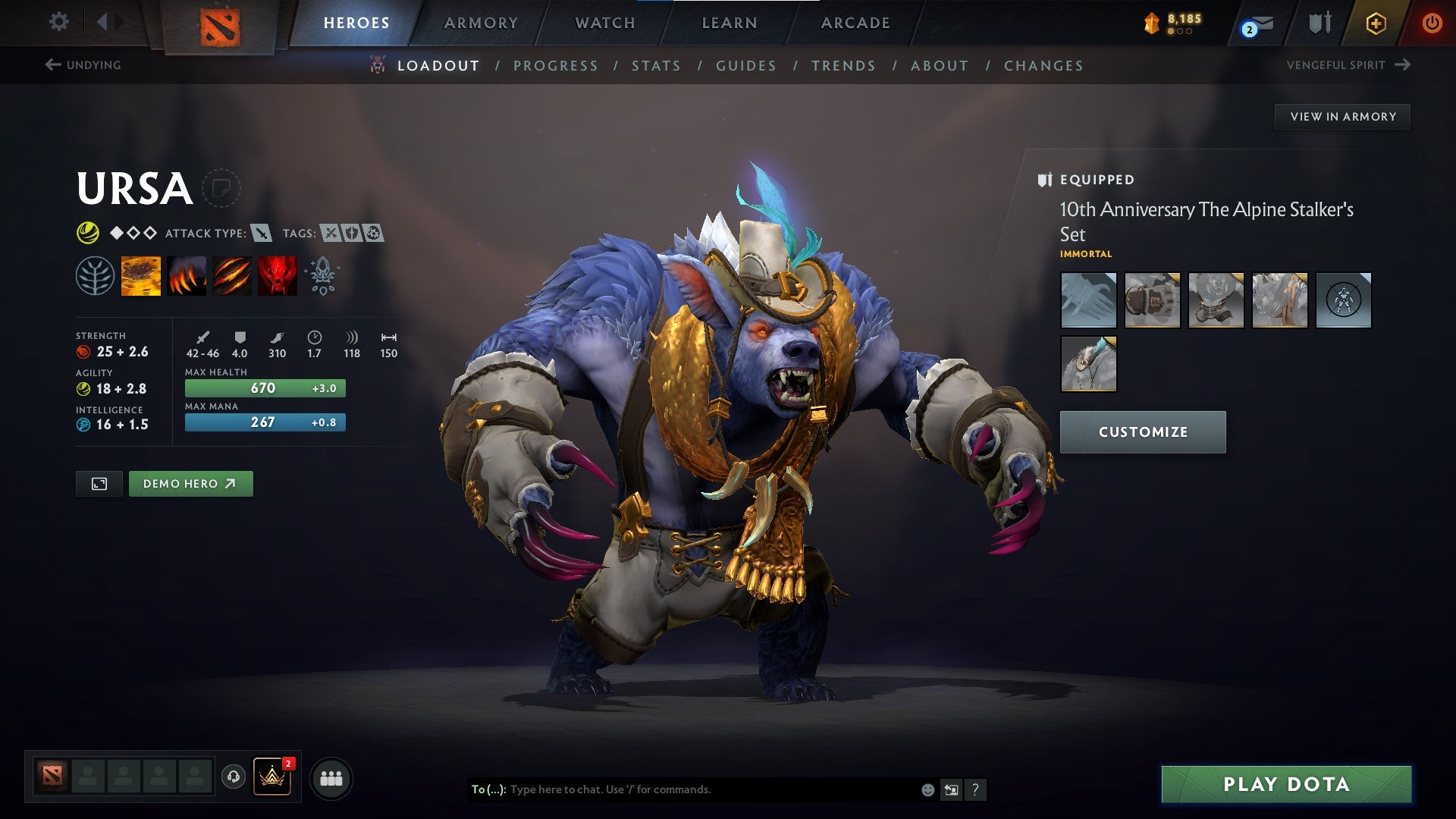Click the power button icon
This screenshot has width=1456, height=819.
coord(1433,23)
